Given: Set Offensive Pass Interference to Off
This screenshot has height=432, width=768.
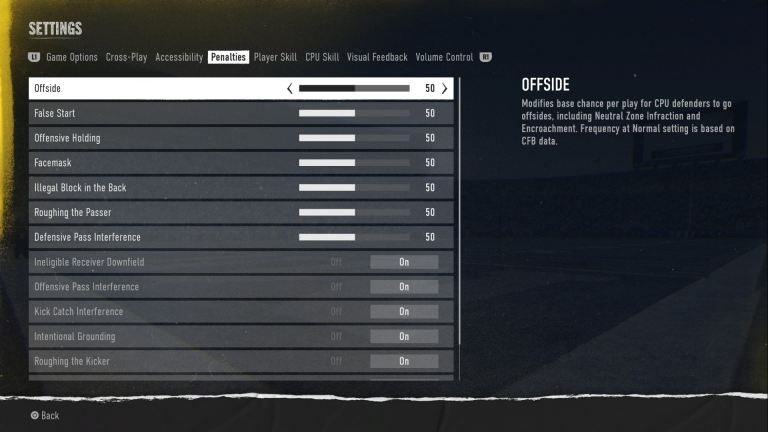Looking at the screenshot, I should click(x=336, y=287).
